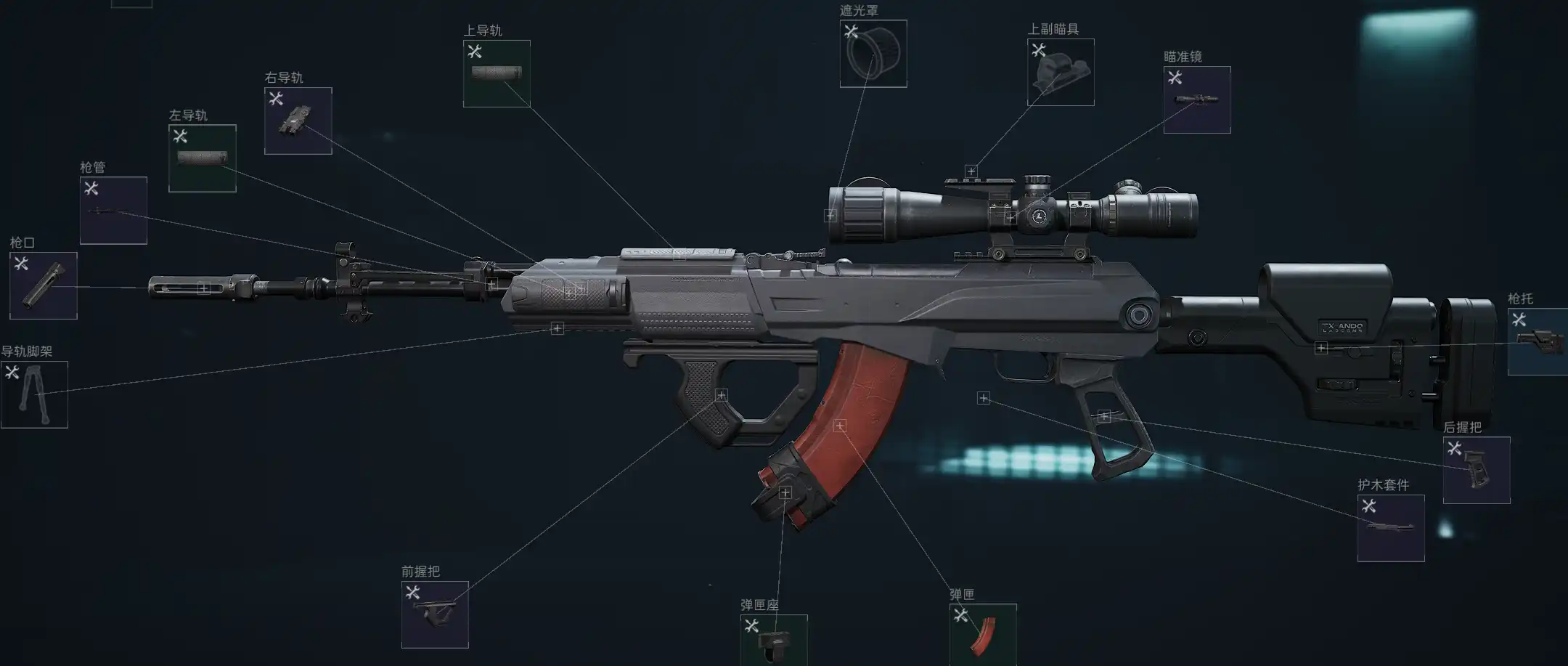
Task: Select the 右导轨 right rail slot
Action: pyautogui.click(x=298, y=121)
